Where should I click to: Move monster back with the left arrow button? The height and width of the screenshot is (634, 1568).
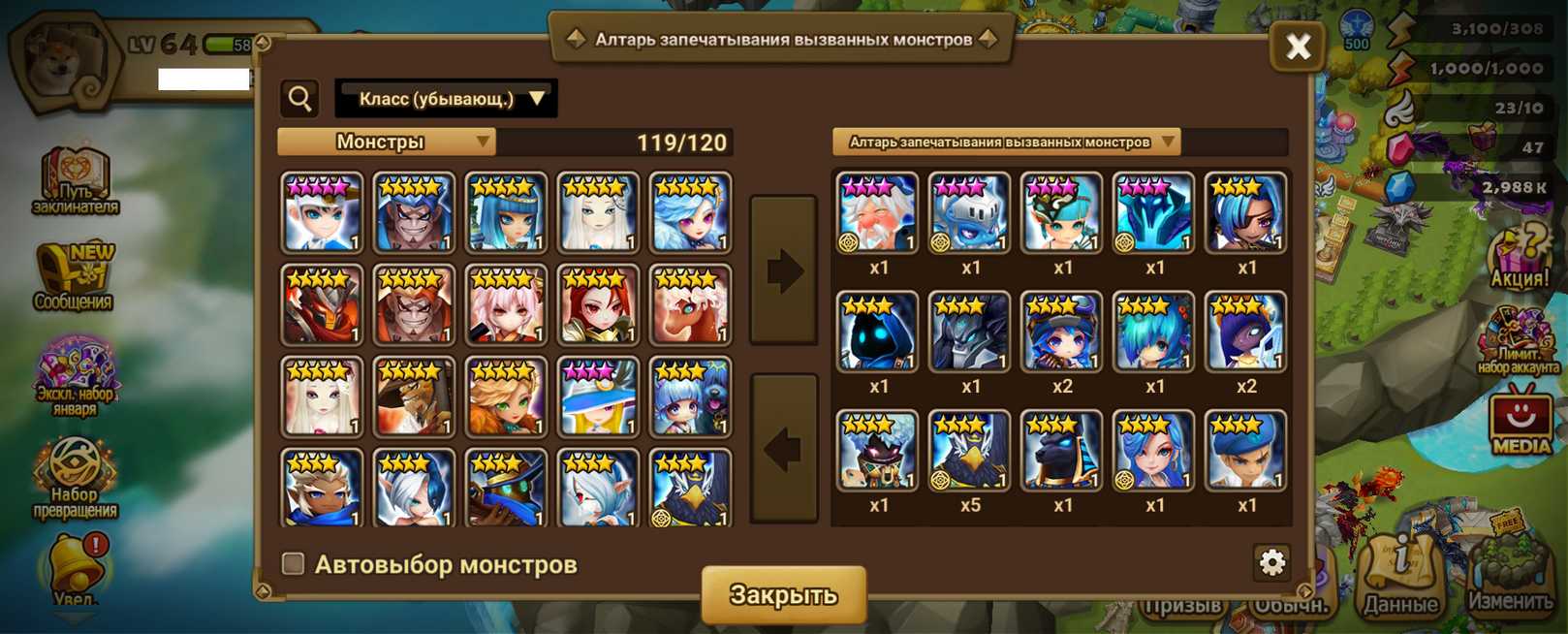(x=784, y=448)
